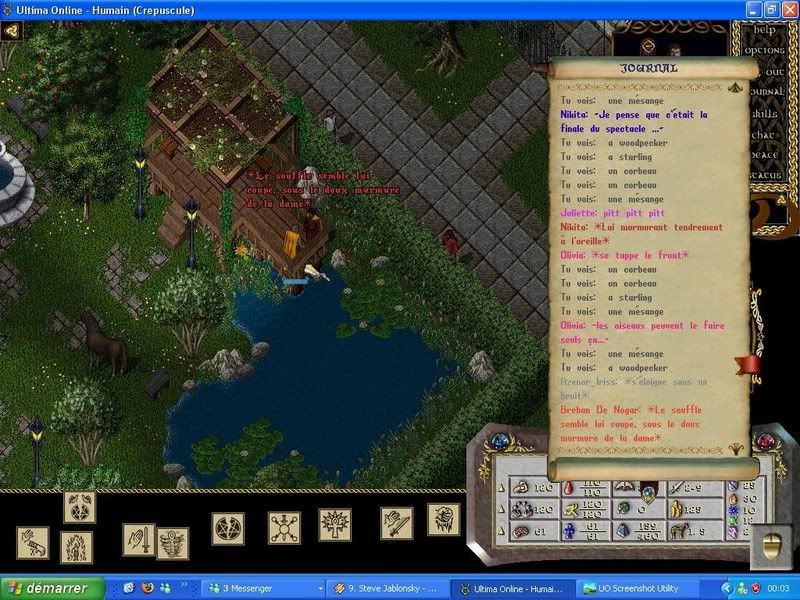Activate the pentagram spell icon
The width and height of the screenshot is (800, 600).
tap(227, 527)
